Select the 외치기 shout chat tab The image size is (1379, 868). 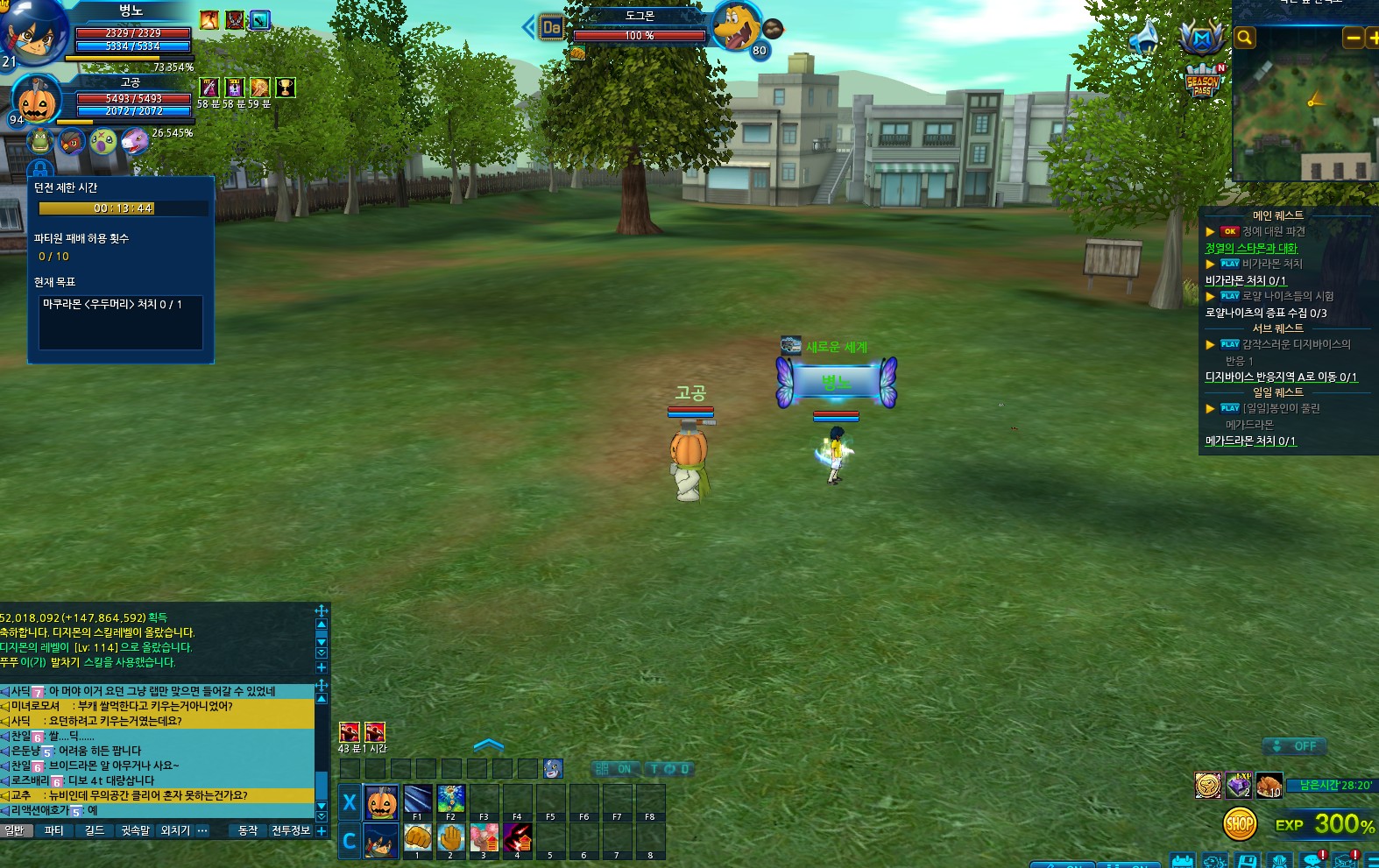click(175, 830)
